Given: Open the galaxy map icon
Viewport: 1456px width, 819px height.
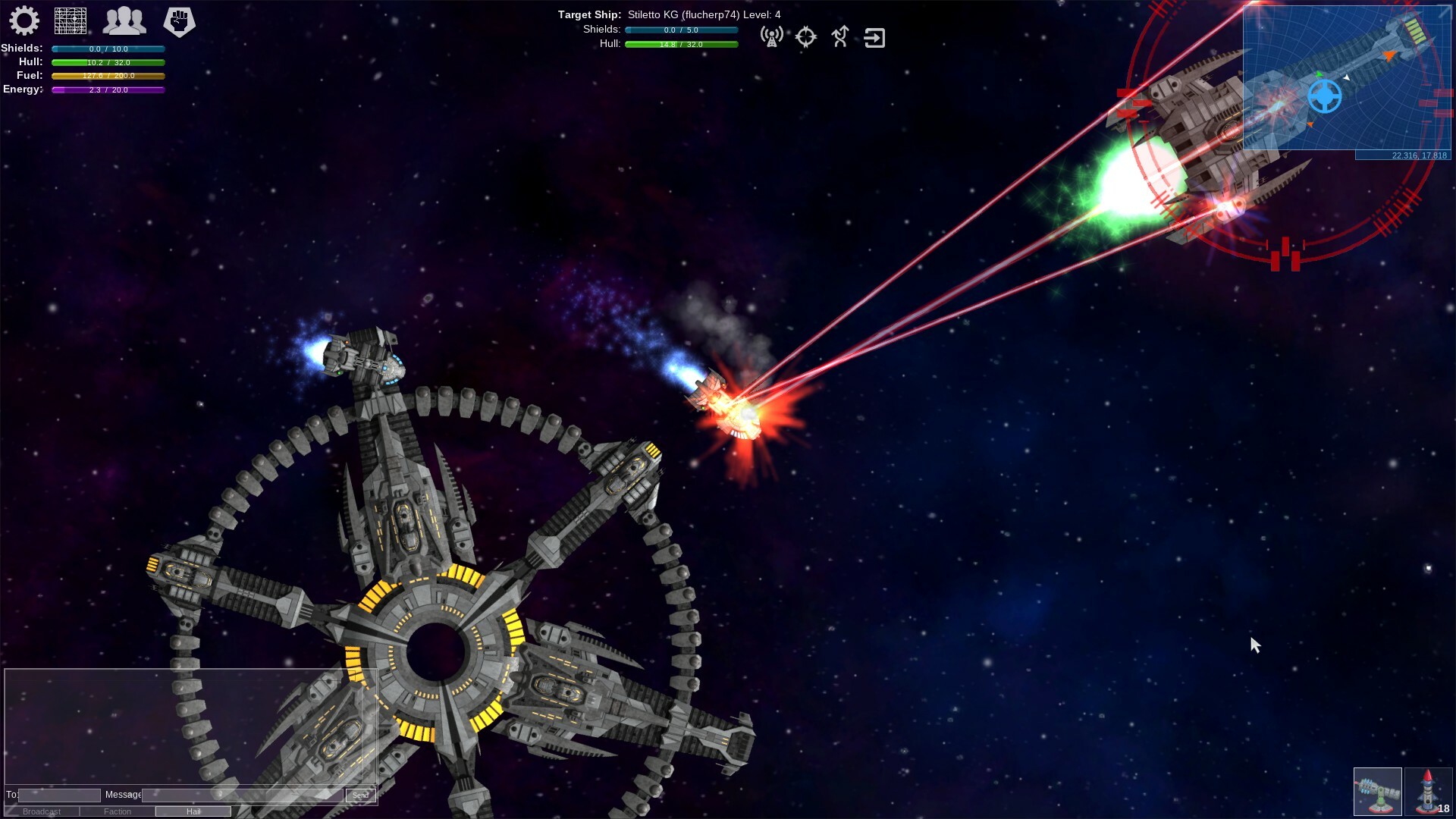Looking at the screenshot, I should coord(71,21).
